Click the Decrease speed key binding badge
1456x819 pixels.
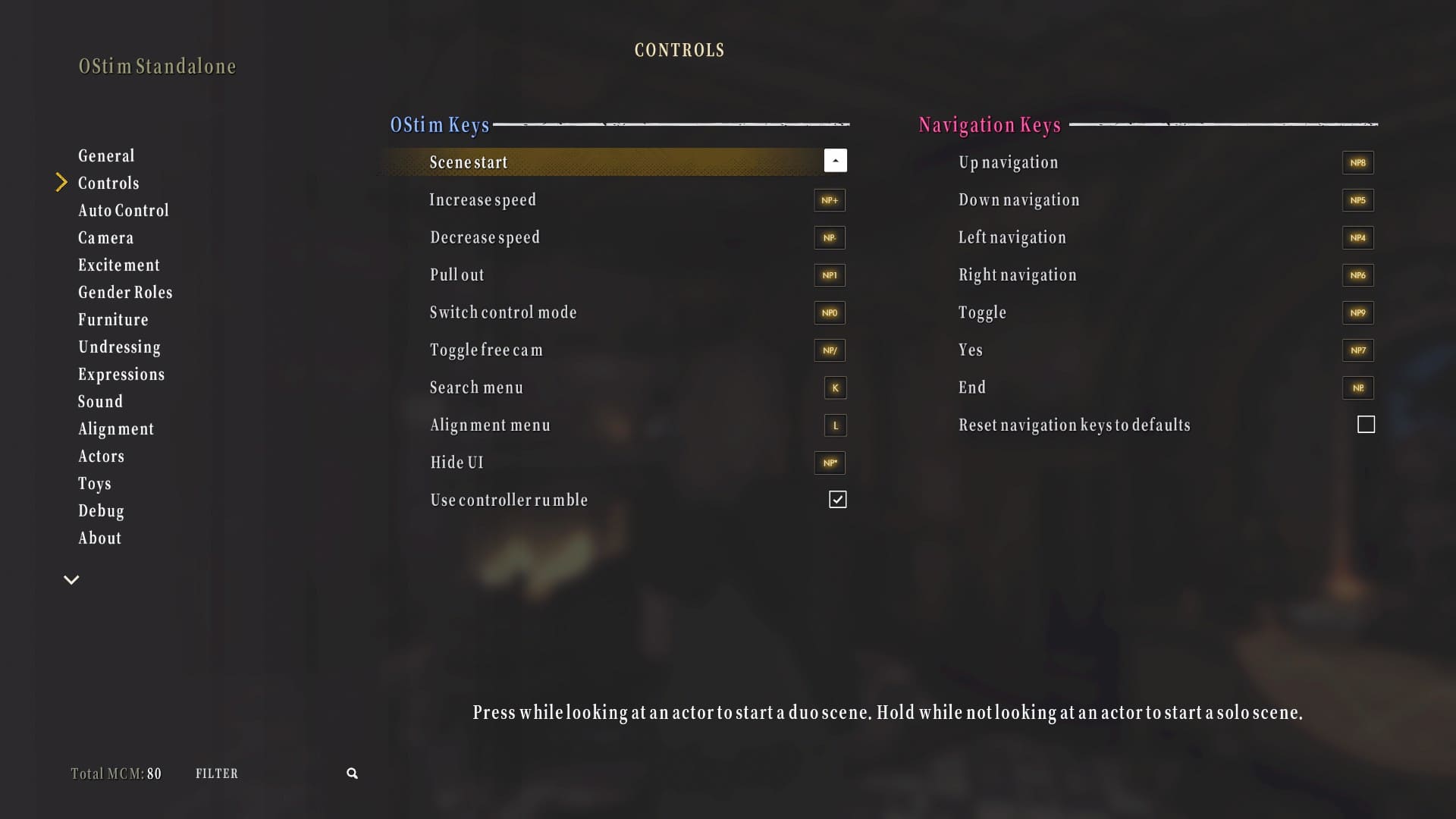coord(829,237)
